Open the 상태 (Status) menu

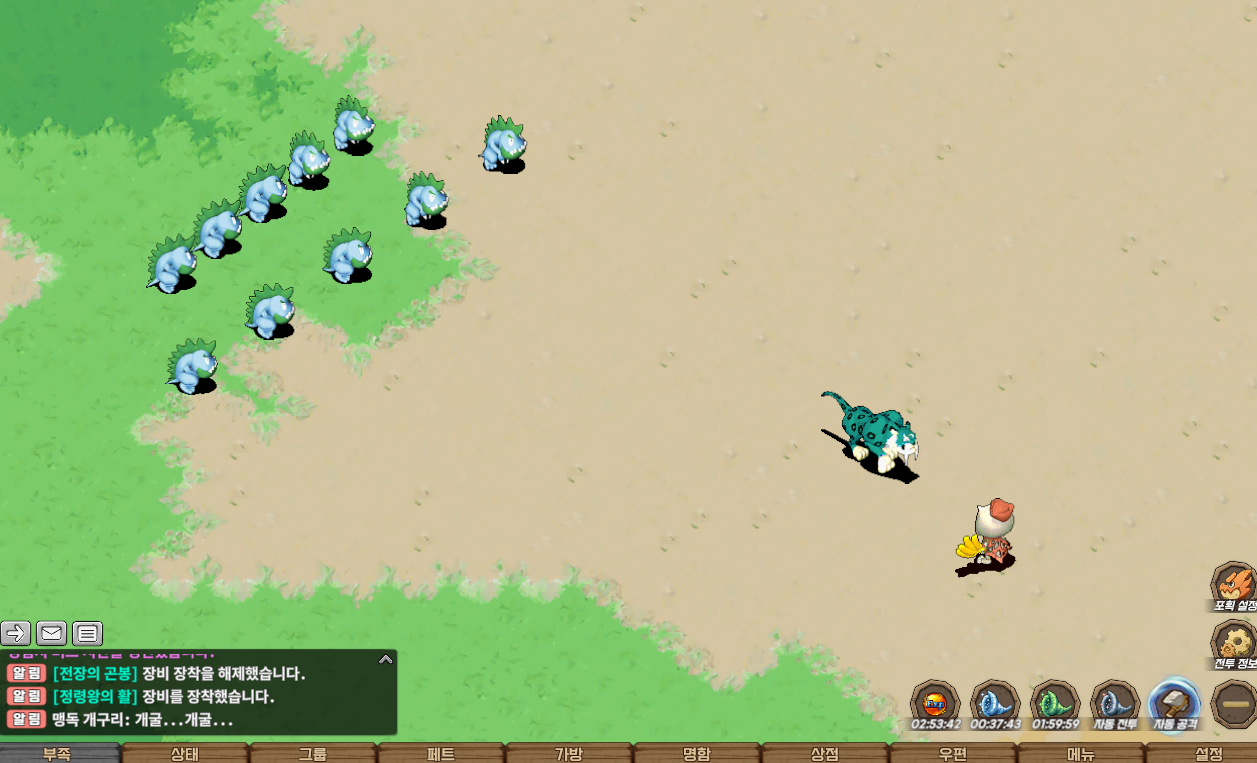pos(185,753)
